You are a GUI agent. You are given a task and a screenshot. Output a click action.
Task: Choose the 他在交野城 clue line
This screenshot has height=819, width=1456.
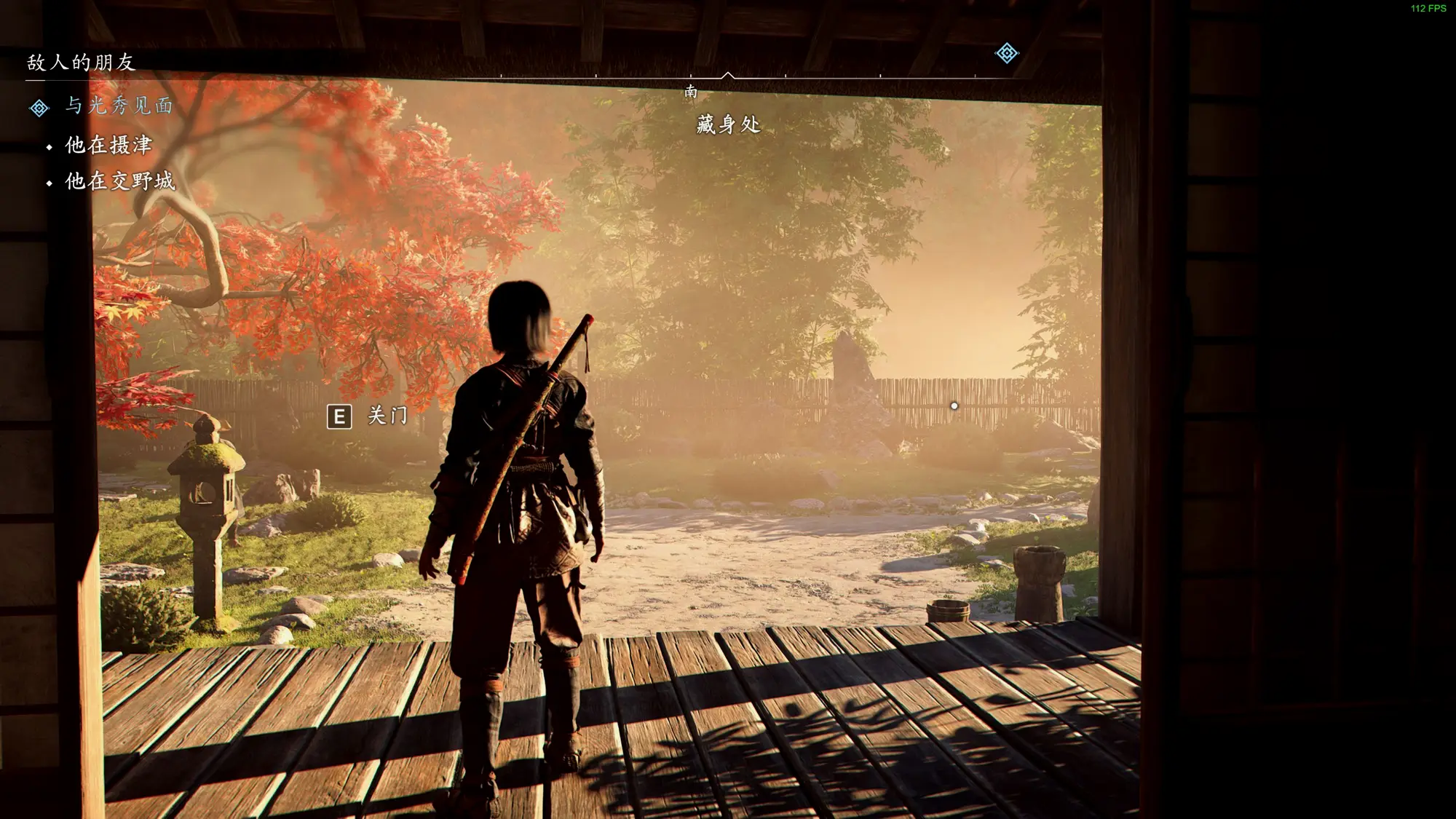click(x=120, y=181)
